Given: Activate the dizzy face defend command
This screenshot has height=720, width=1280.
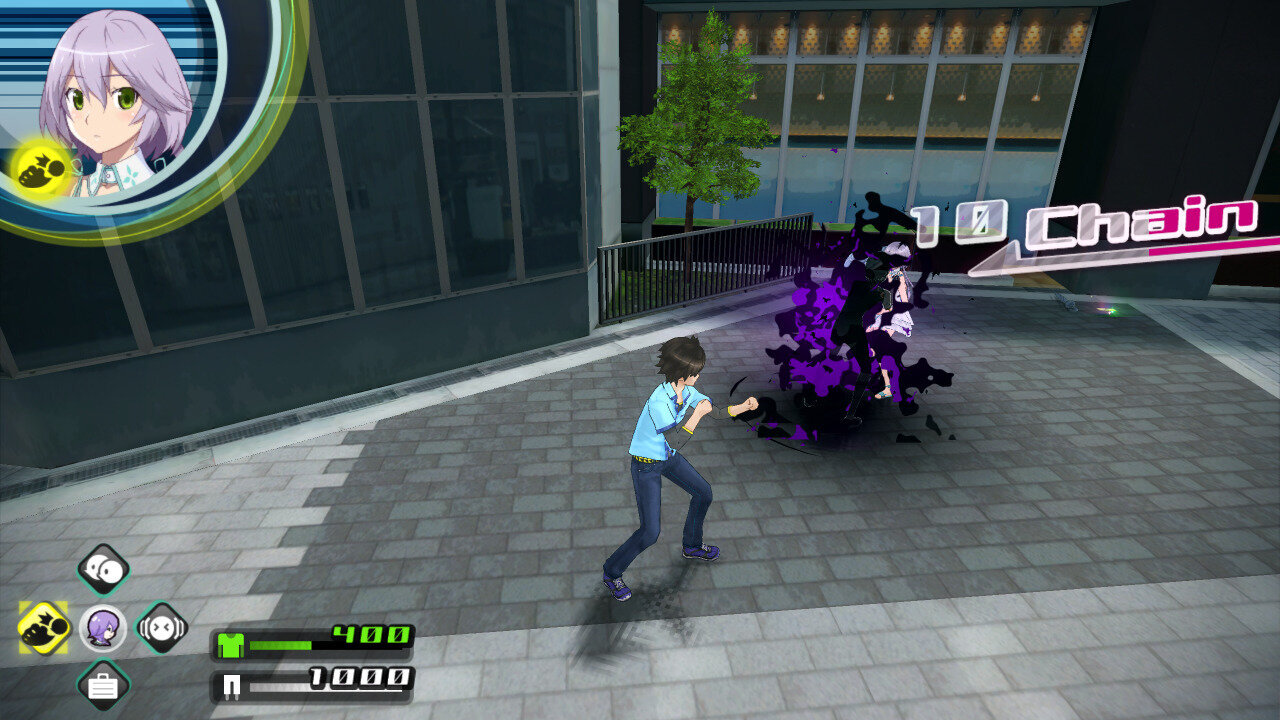Looking at the screenshot, I should coord(162,628).
